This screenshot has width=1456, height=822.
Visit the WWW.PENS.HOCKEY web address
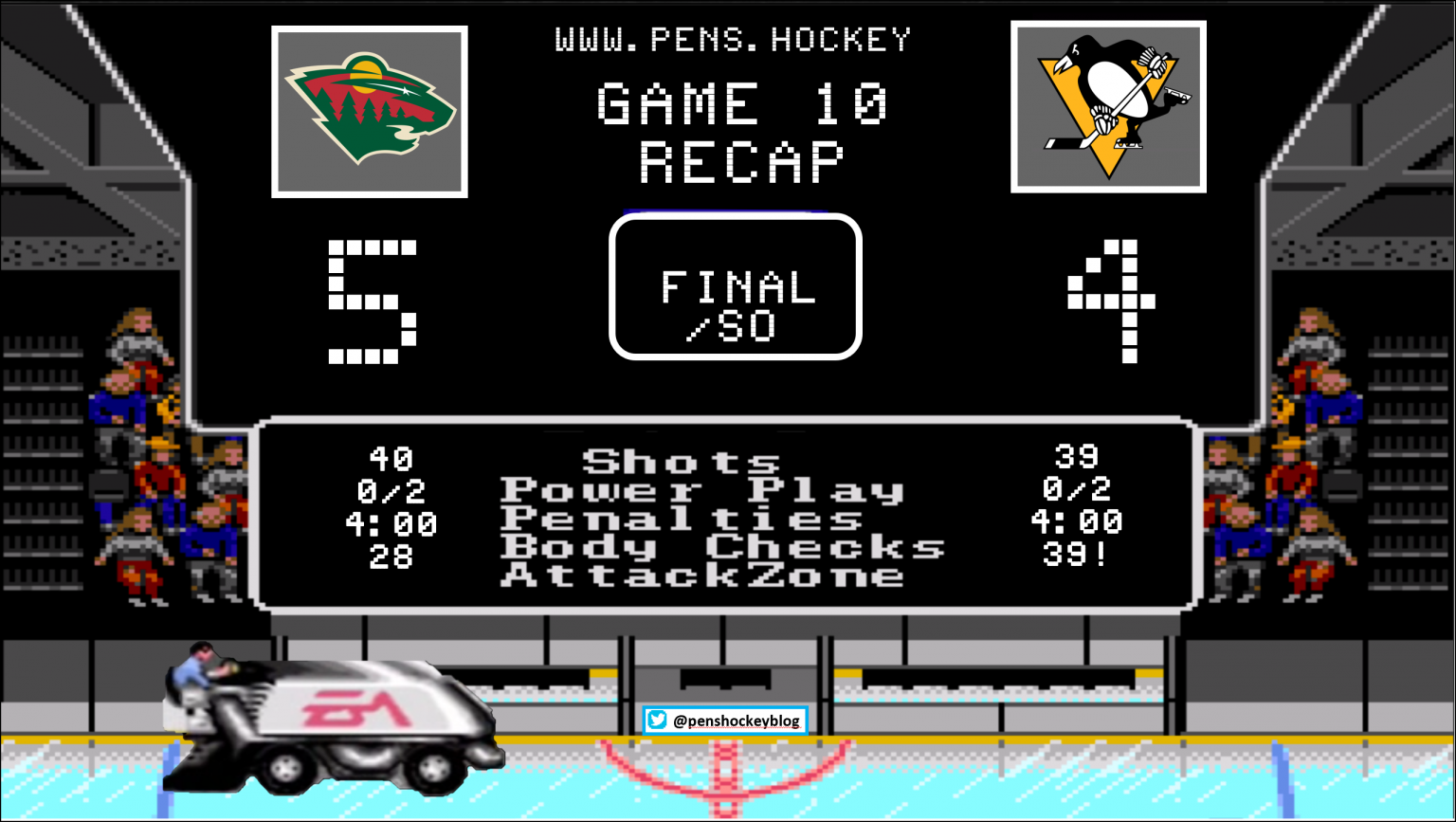coord(733,40)
